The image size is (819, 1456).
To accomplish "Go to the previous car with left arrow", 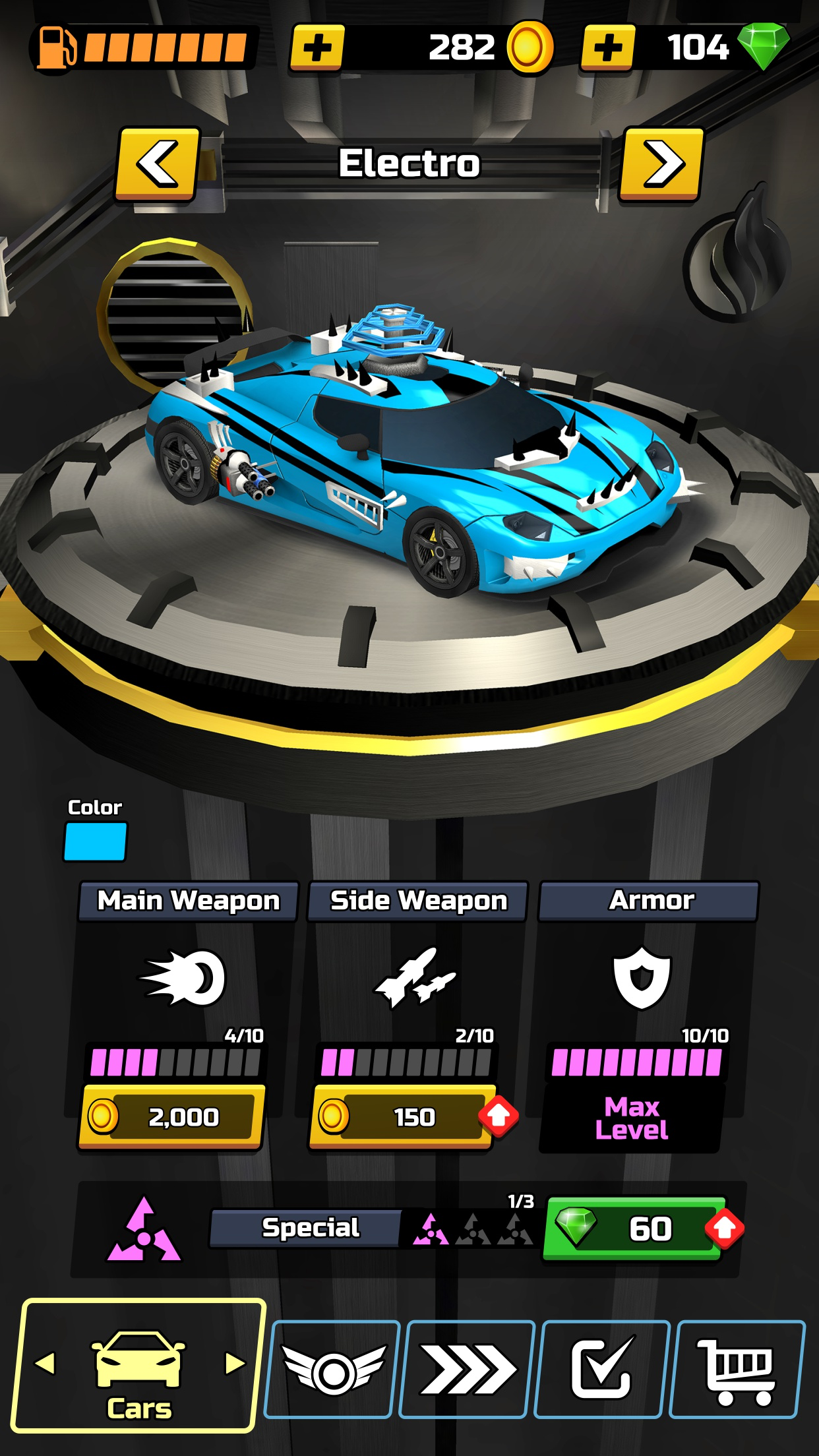I will [x=158, y=164].
